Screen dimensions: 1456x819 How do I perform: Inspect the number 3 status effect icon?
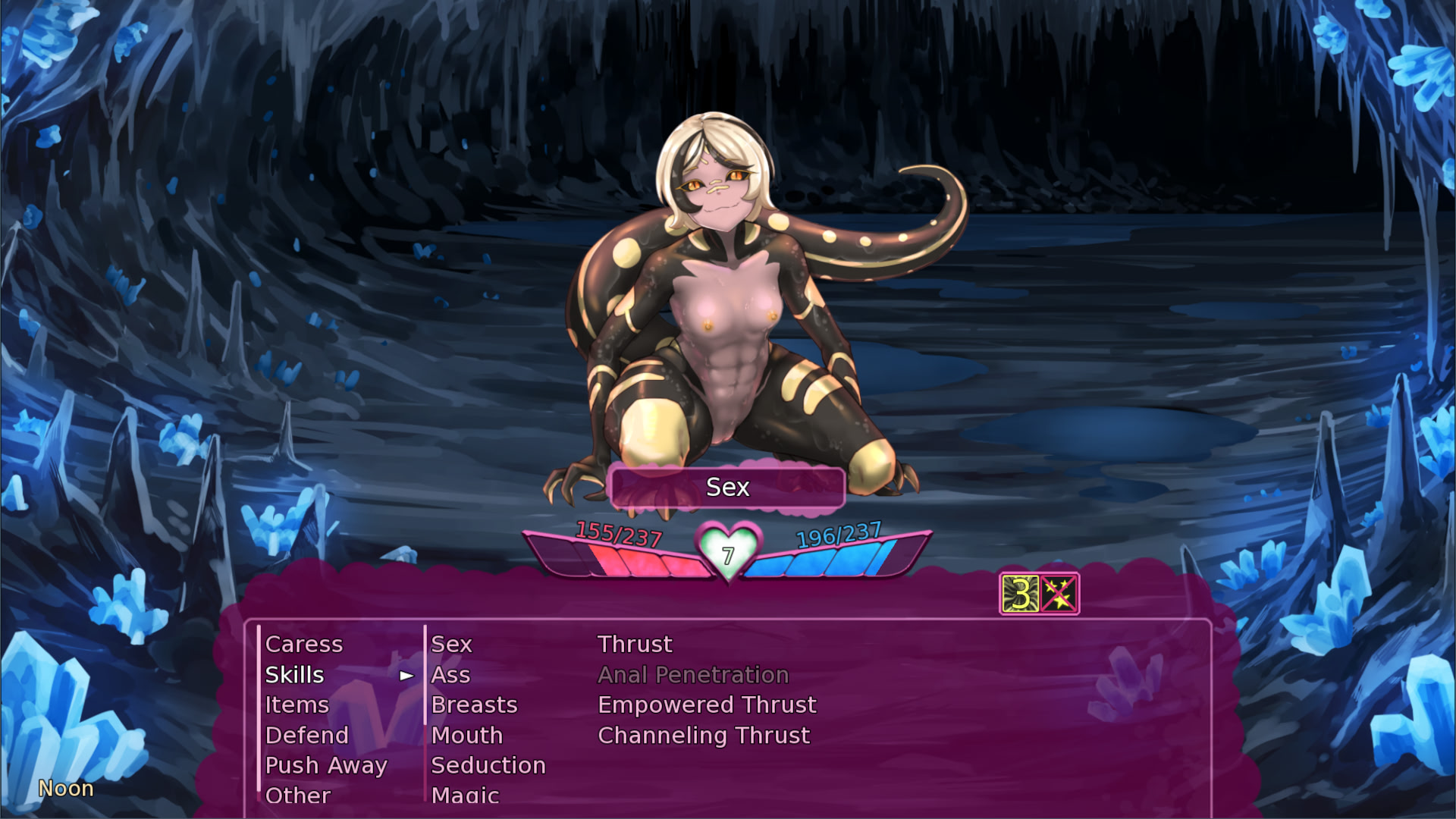pyautogui.click(x=1020, y=594)
